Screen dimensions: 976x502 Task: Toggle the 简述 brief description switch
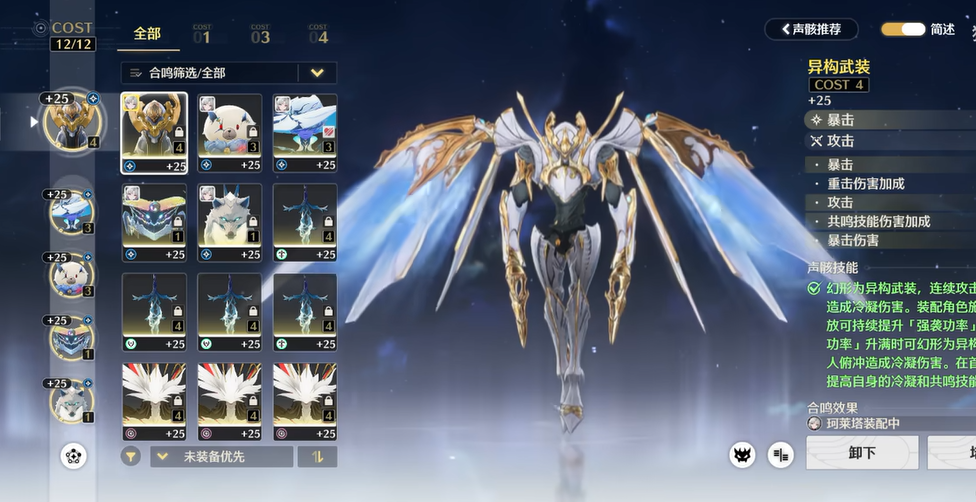[x=902, y=29]
